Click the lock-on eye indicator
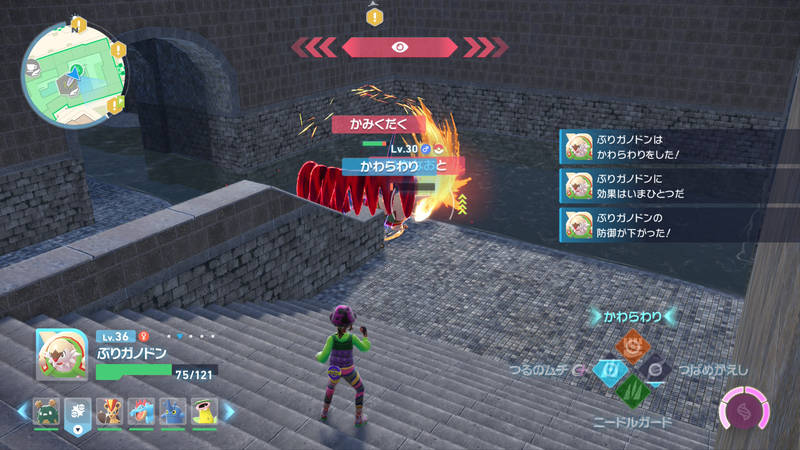800x450 pixels. pyautogui.click(x=400, y=46)
